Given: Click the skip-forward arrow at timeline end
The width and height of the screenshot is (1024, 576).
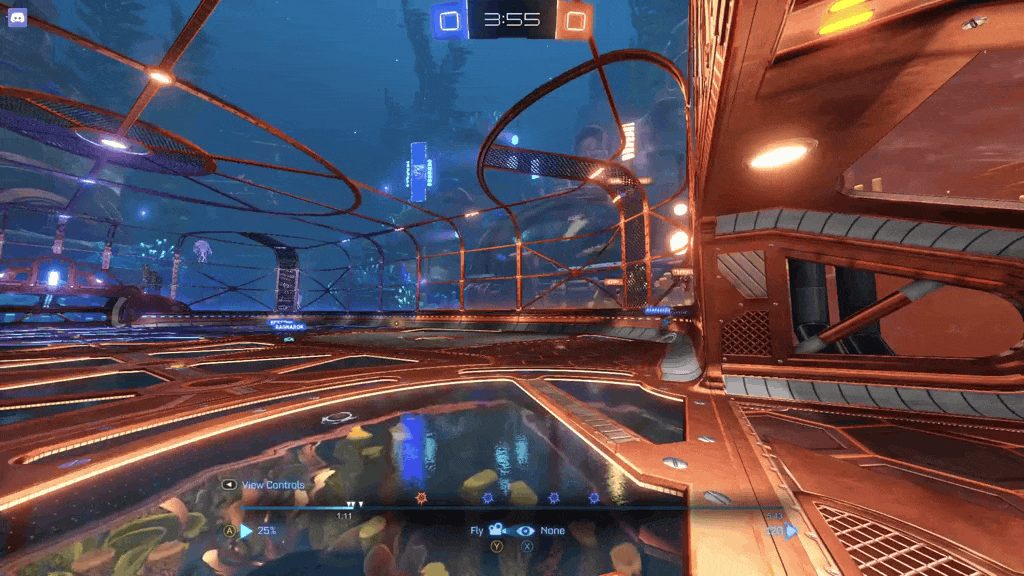Looking at the screenshot, I should coord(792,531).
